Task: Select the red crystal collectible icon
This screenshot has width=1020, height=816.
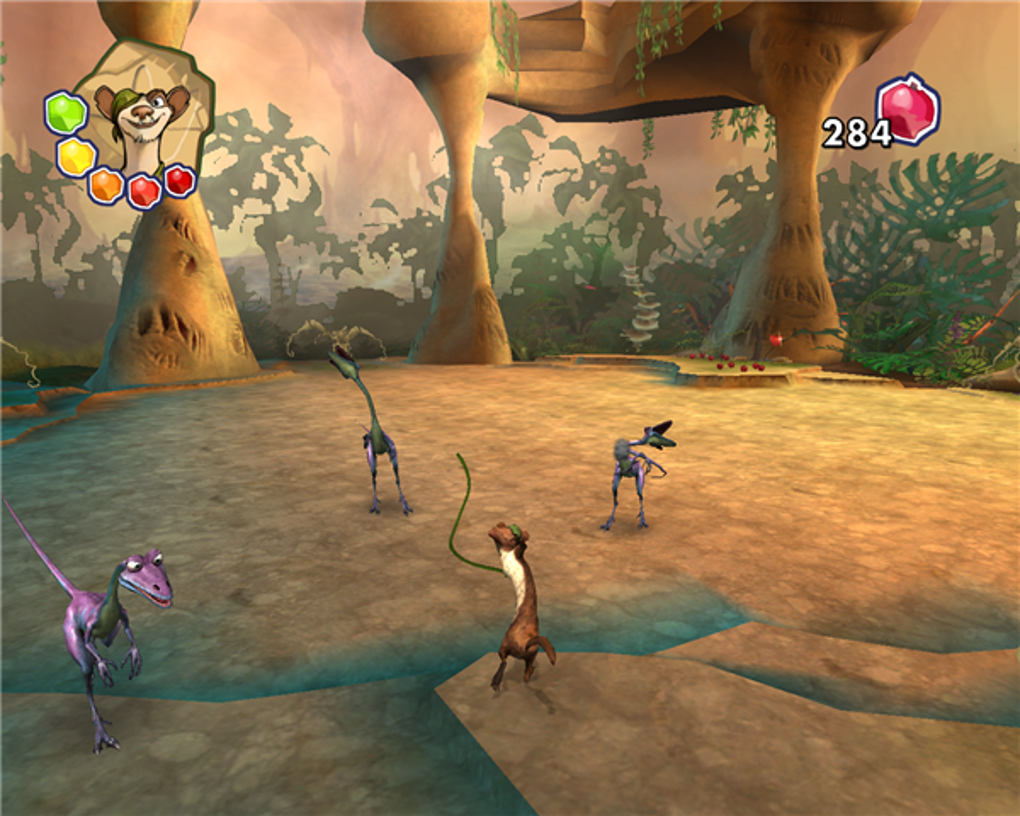Action: click(907, 109)
